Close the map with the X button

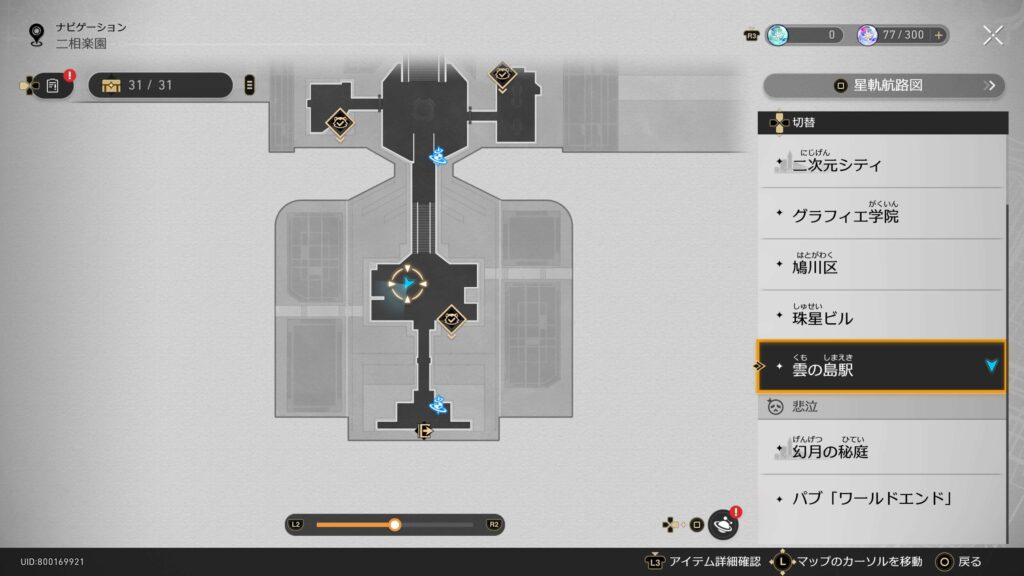coord(992,35)
